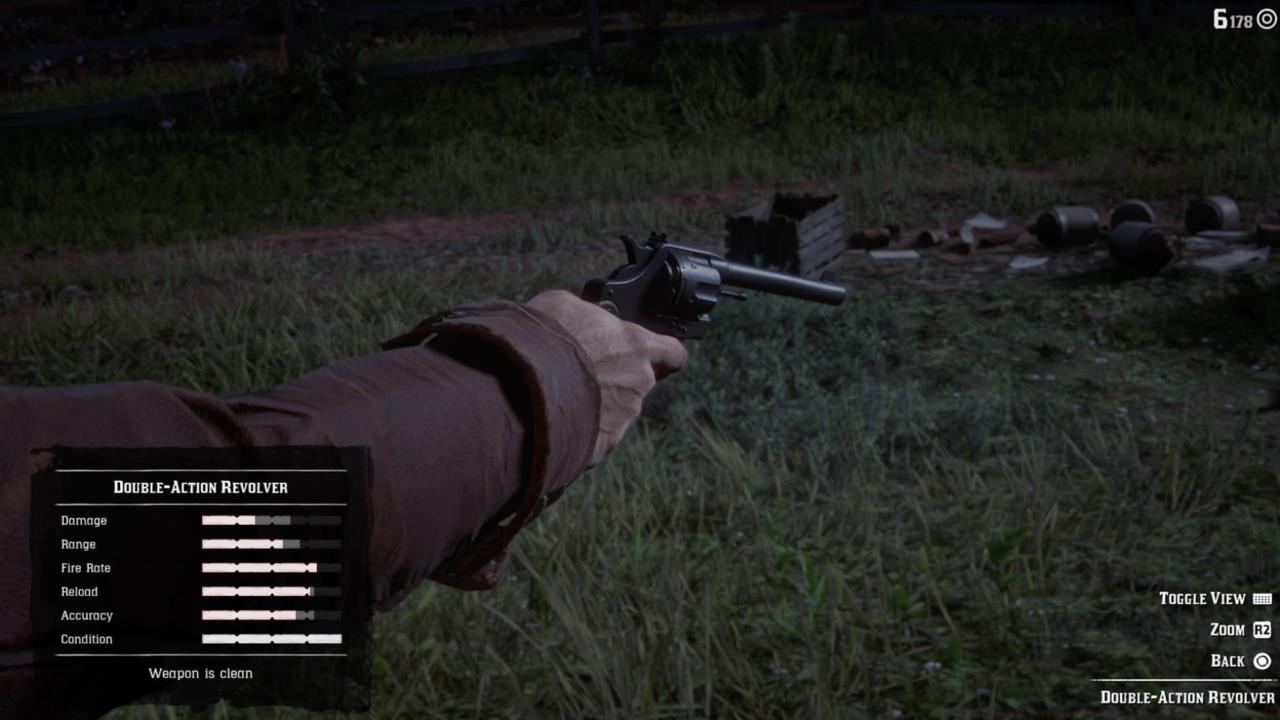Expand the Reload stat details
The height and width of the screenshot is (720, 1280).
pyautogui.click(x=80, y=591)
